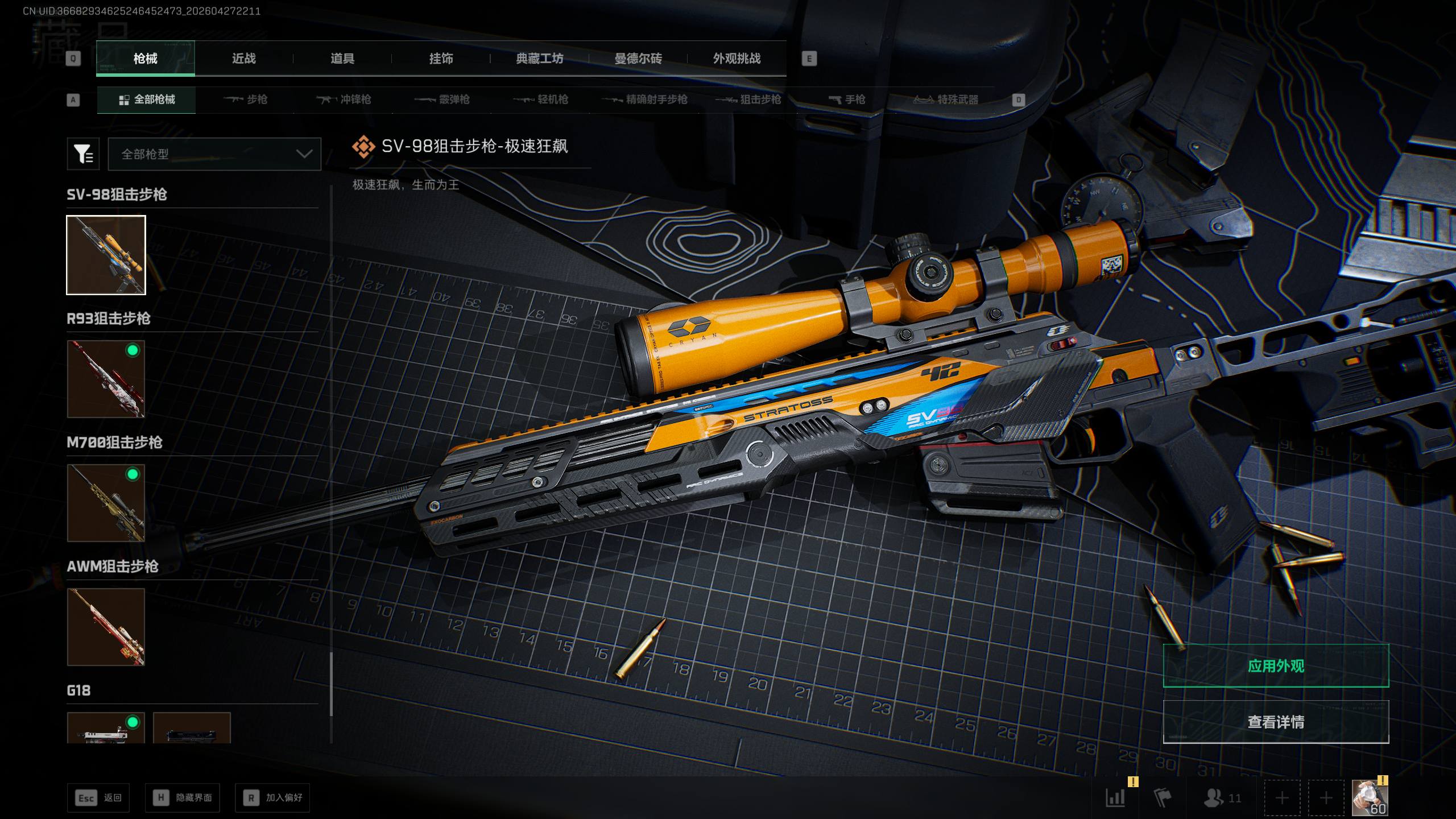1456x819 pixels.
Task: View details with 查看详情 button
Action: pyautogui.click(x=1276, y=722)
